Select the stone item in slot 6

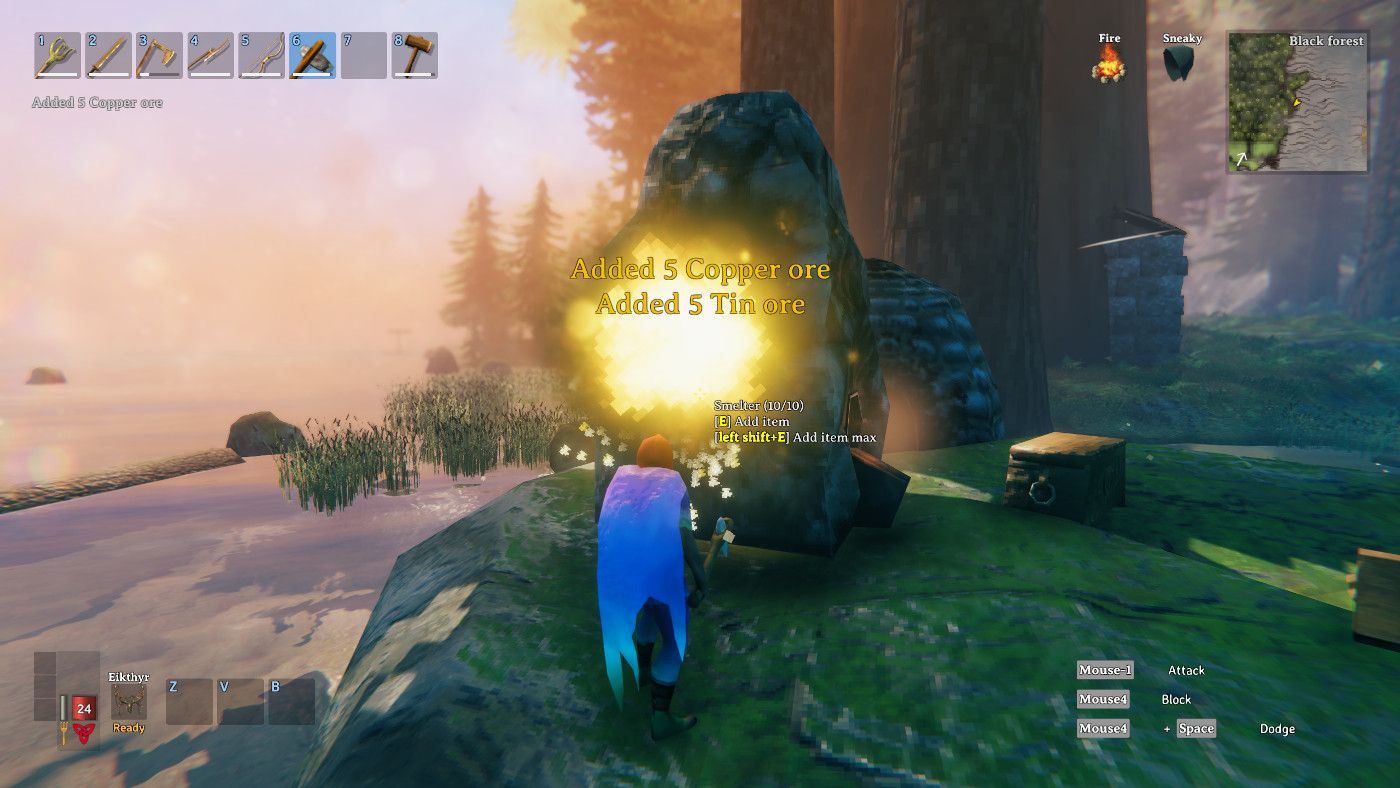pyautogui.click(x=311, y=55)
